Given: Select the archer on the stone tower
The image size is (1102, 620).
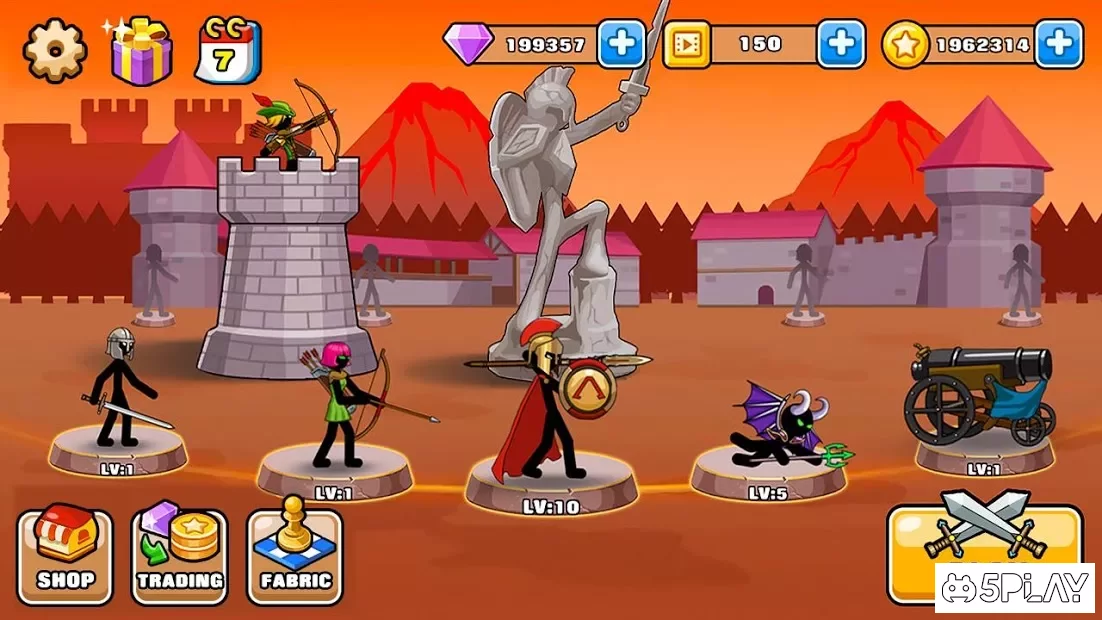Looking at the screenshot, I should tap(287, 125).
